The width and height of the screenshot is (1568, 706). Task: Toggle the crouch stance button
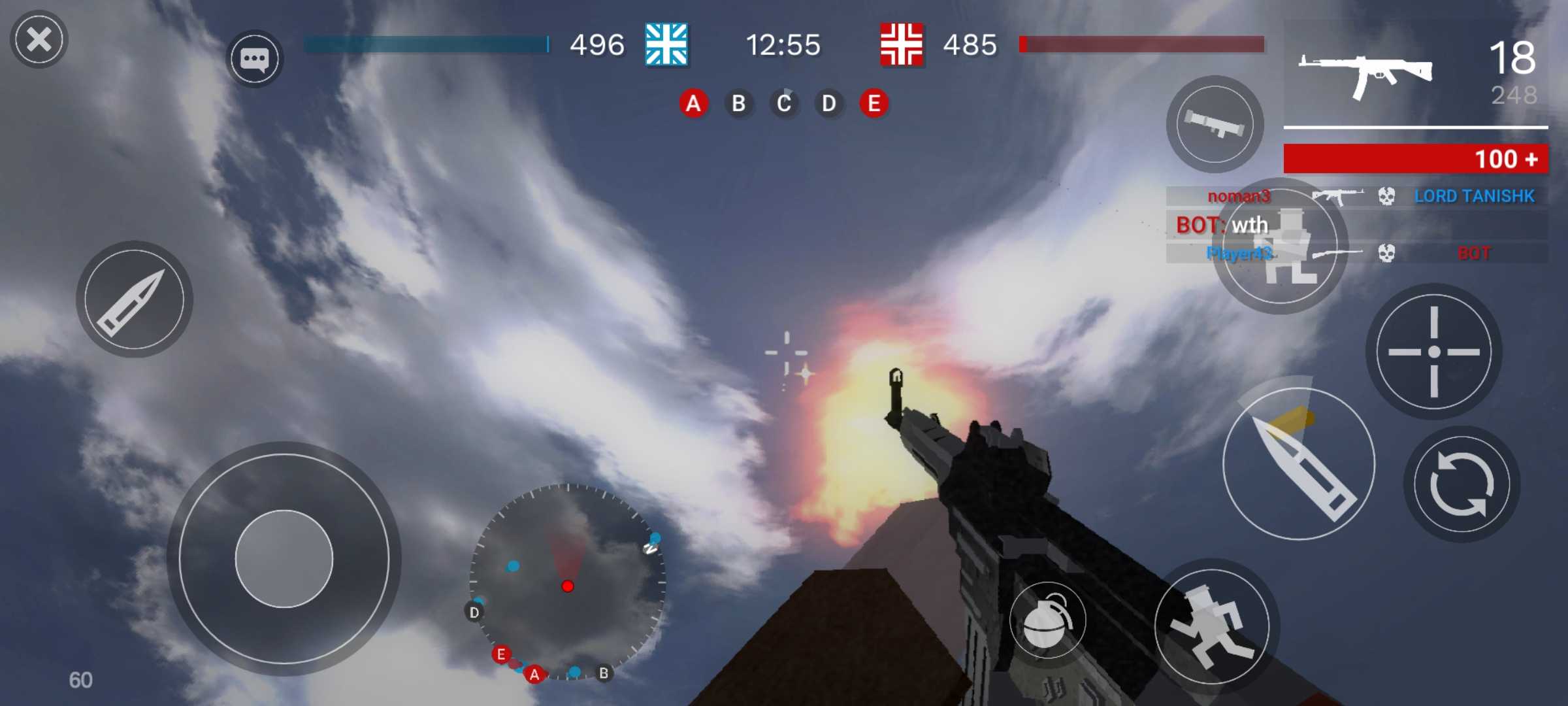1281,248
